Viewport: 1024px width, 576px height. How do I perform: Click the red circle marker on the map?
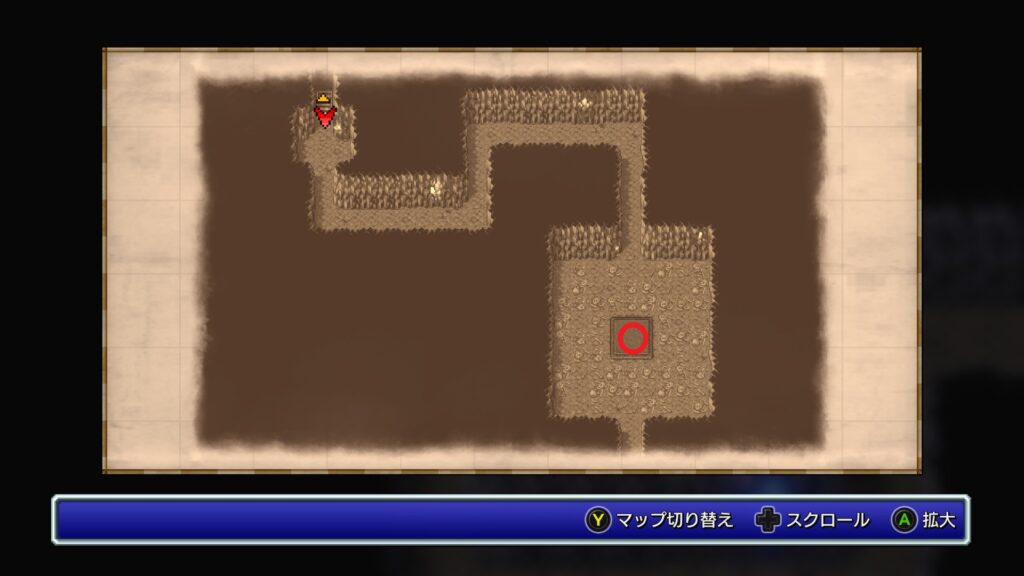[632, 338]
